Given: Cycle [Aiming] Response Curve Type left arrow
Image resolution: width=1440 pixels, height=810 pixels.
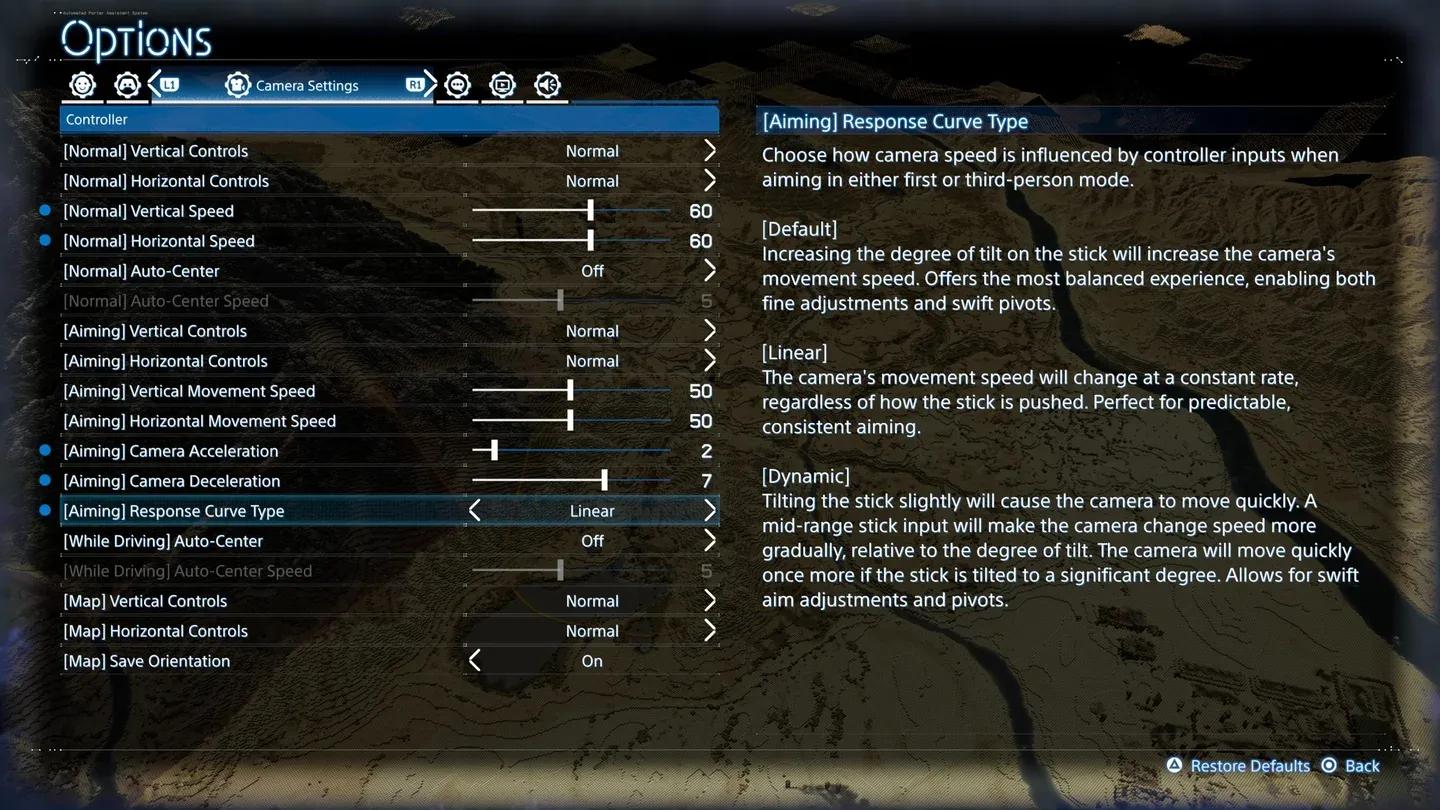Looking at the screenshot, I should click(474, 510).
